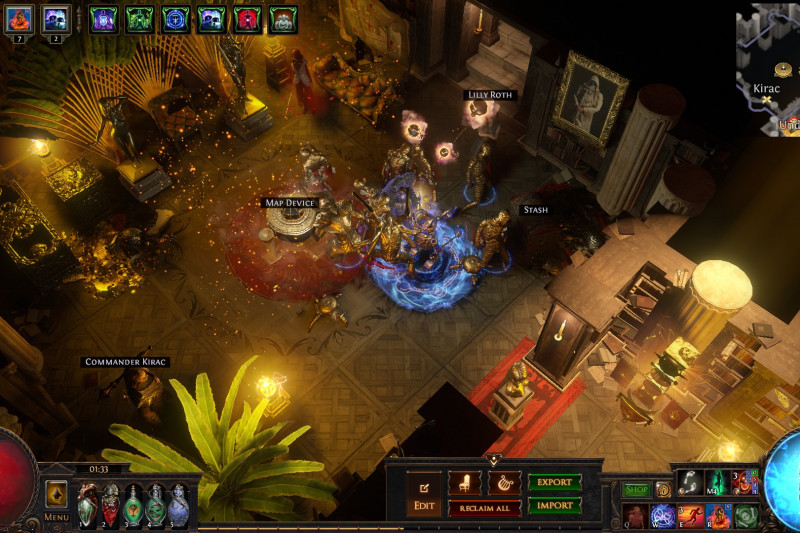Export the hideout layout
This screenshot has height=533, width=800.
[554, 482]
